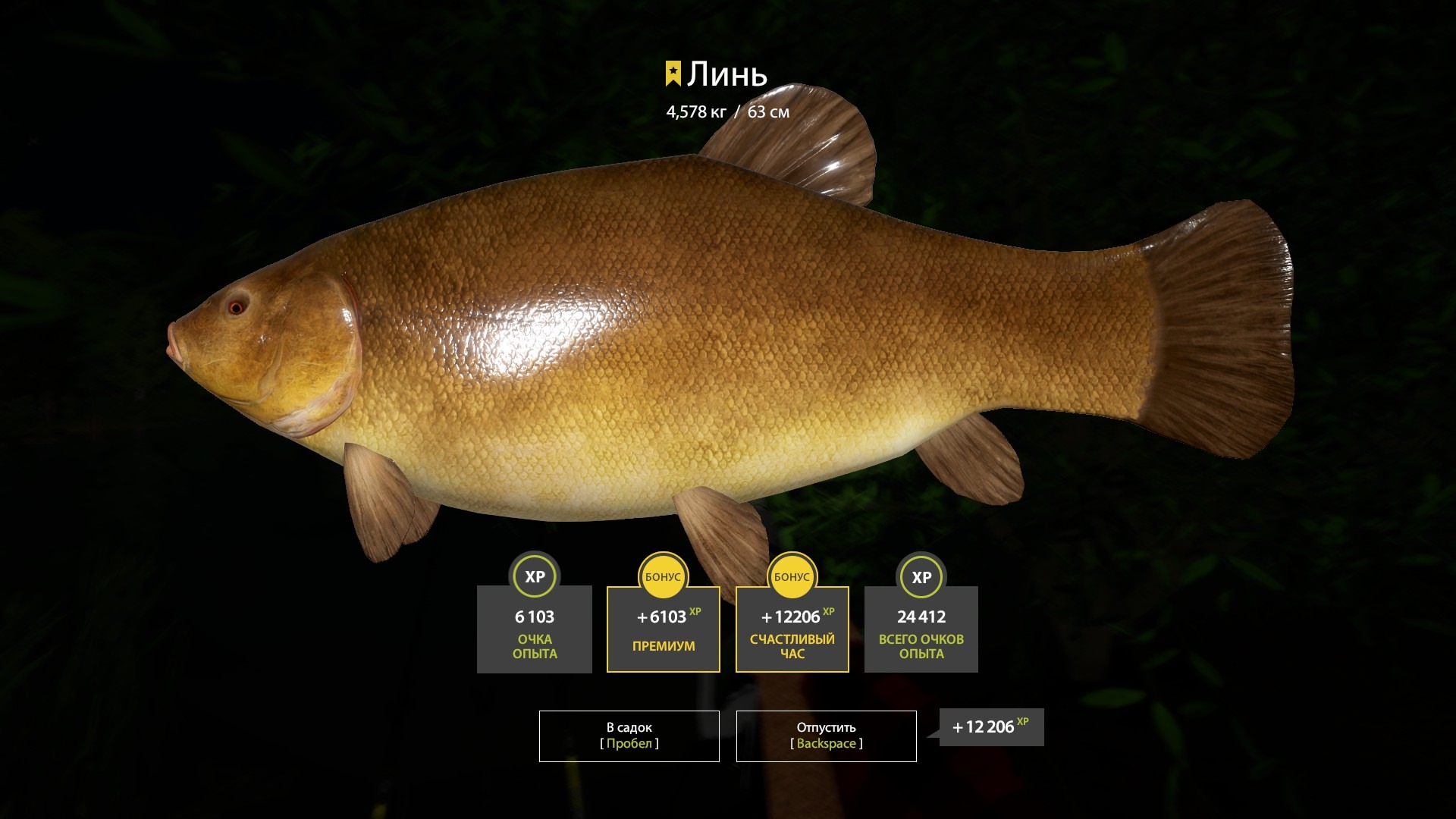Put the fish in the keepnet (В садок)
Image resolution: width=1456 pixels, height=819 pixels.
[x=629, y=736]
